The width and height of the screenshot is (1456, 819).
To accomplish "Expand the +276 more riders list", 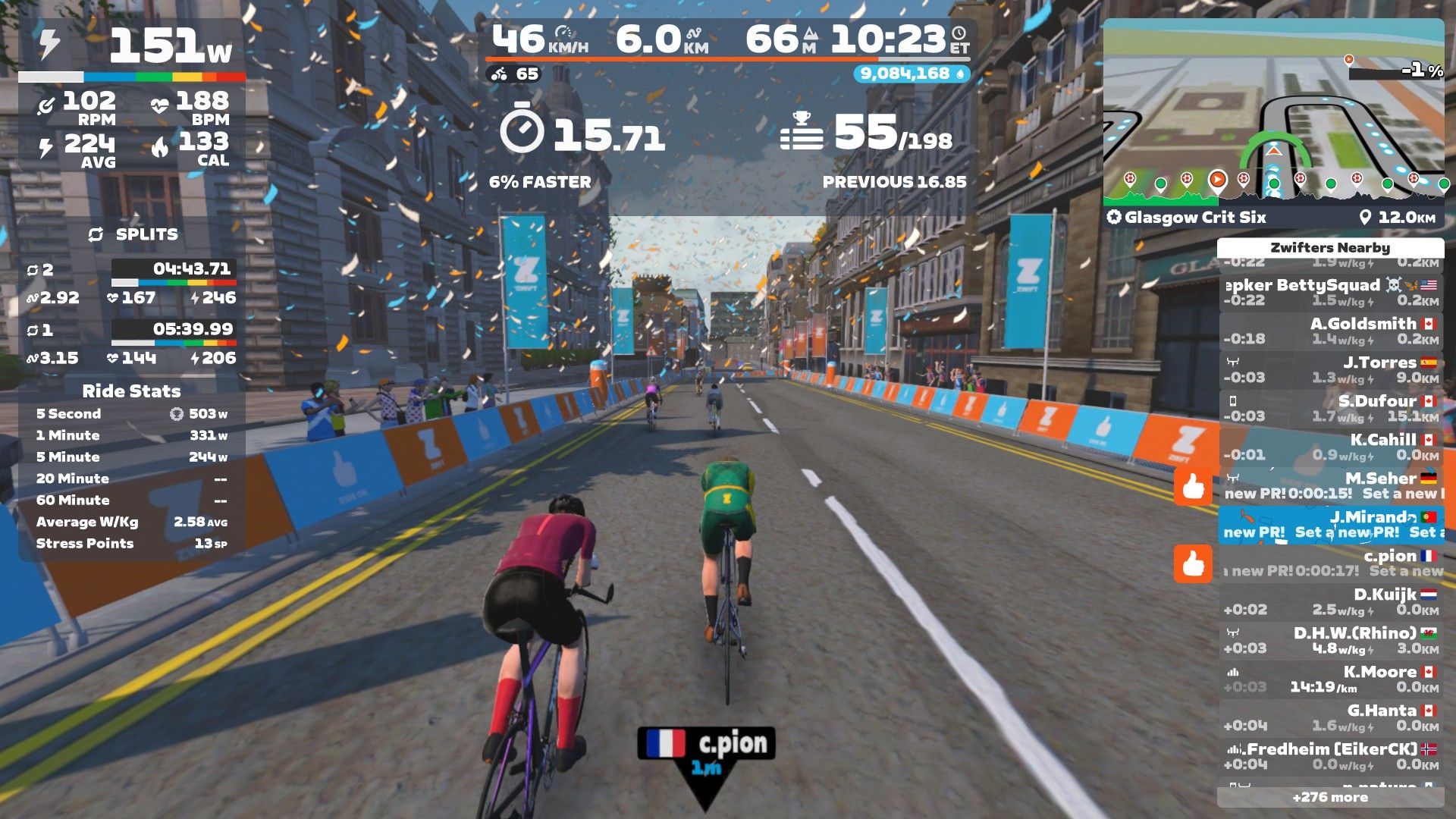I will pos(1330,797).
